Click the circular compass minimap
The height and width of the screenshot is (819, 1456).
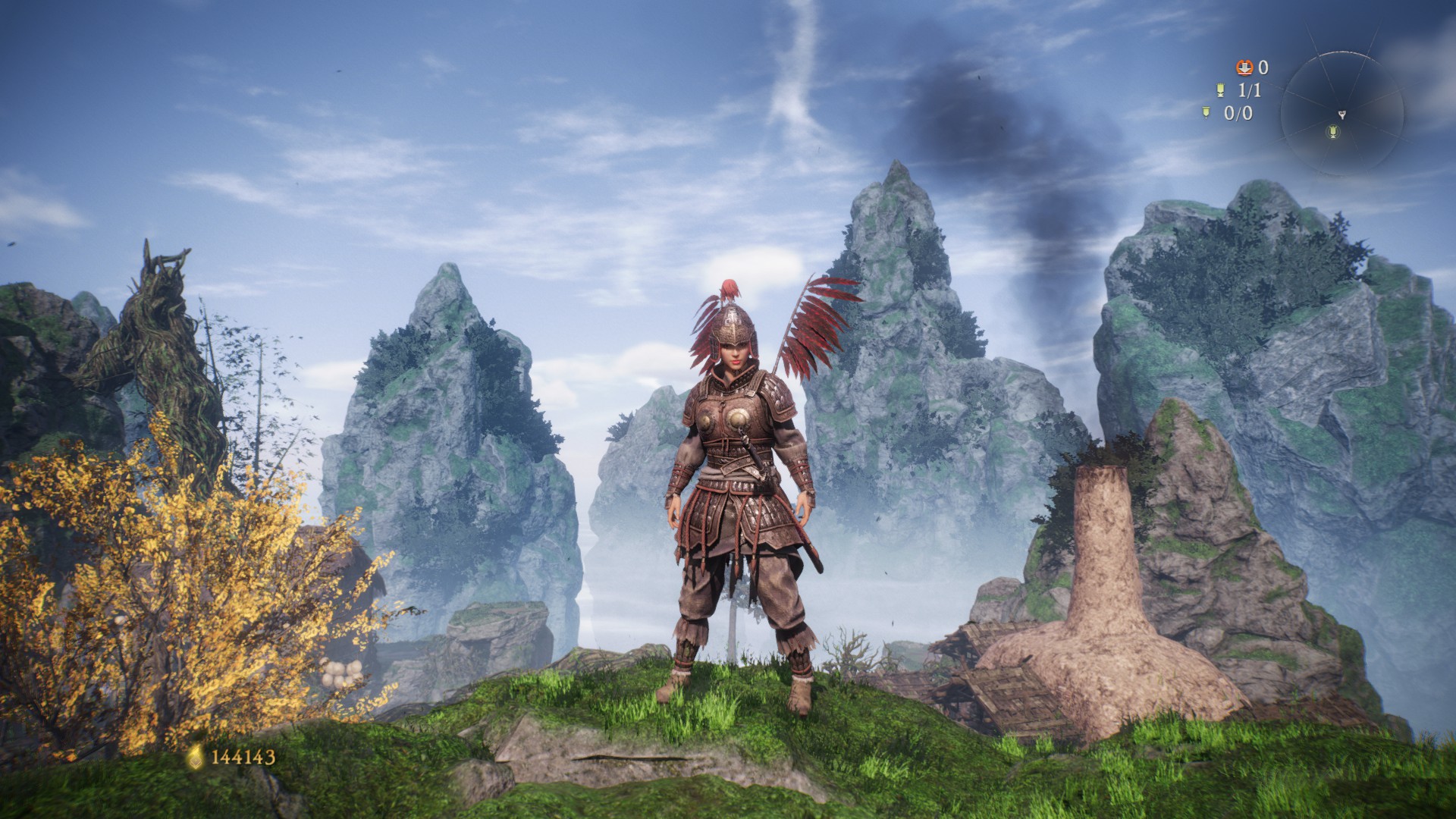1341,114
